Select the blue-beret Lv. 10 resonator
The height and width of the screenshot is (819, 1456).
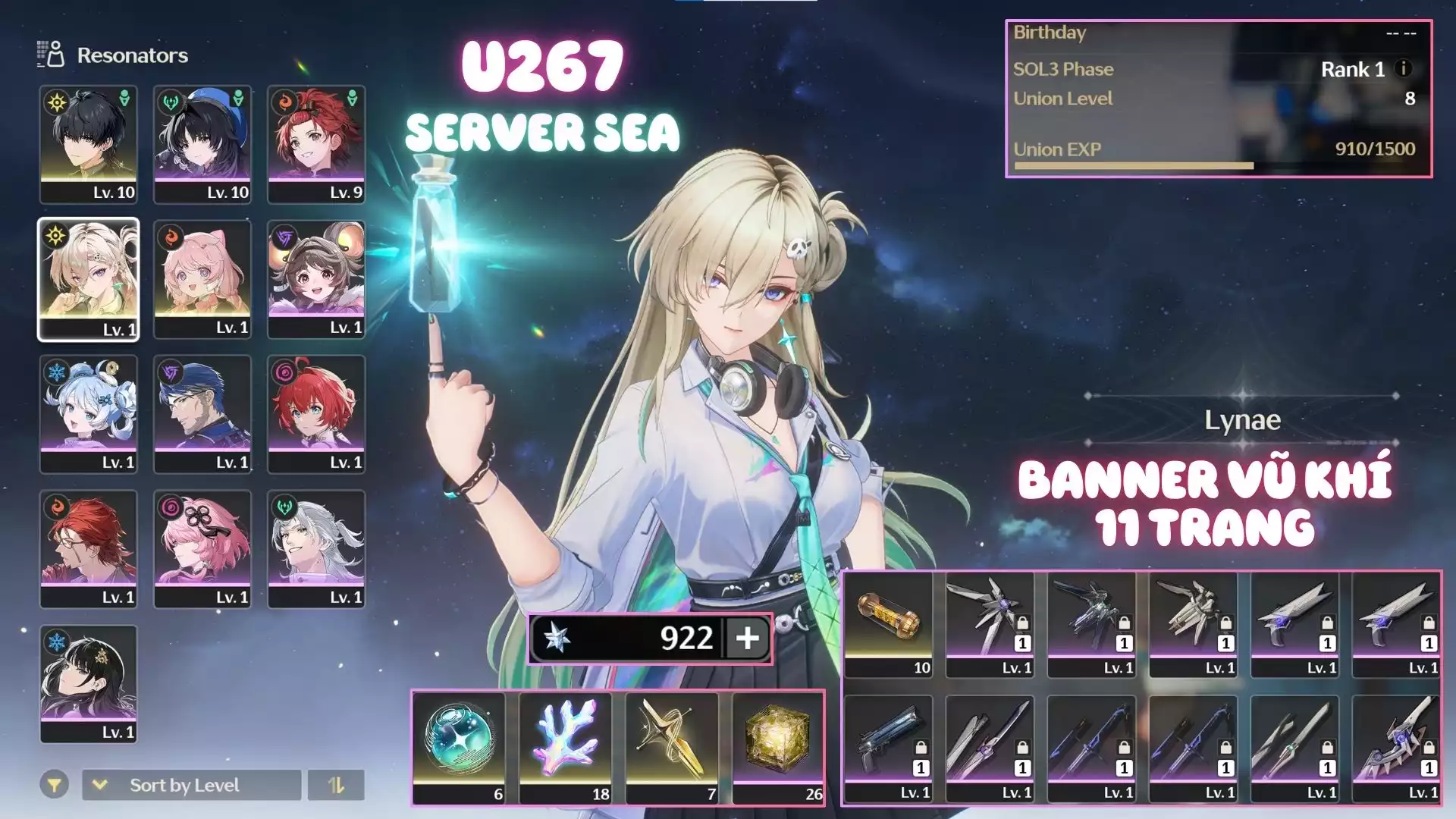(202, 144)
